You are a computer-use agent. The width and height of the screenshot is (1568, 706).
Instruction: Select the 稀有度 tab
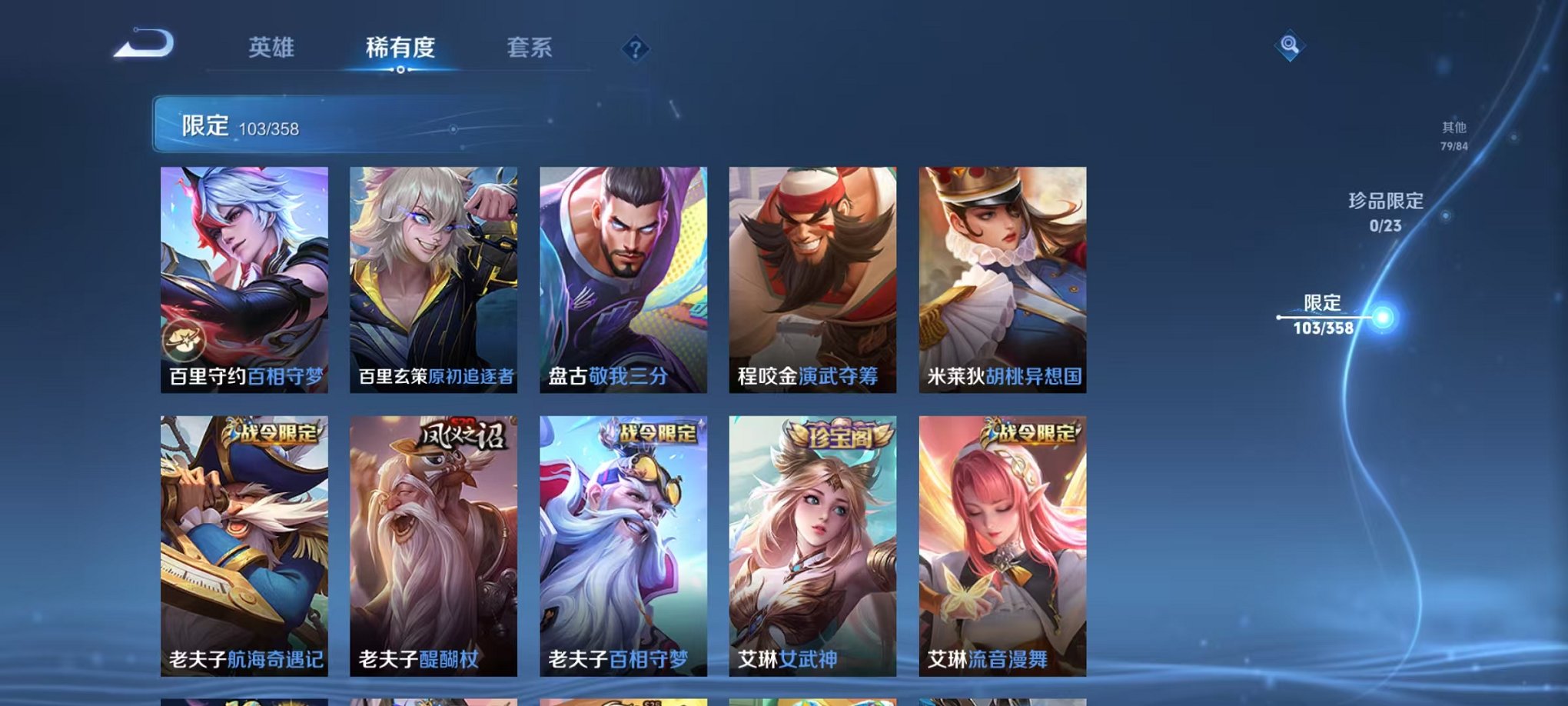point(399,48)
